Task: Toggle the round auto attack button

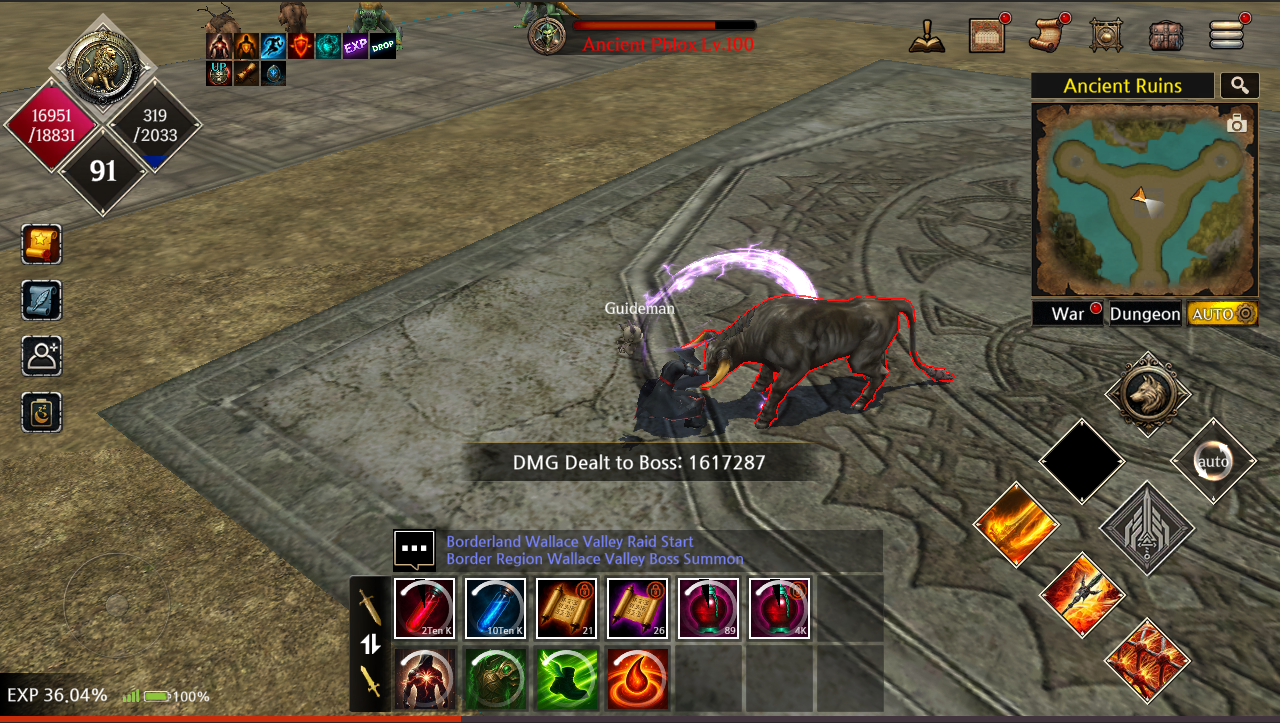Action: (x=1213, y=461)
